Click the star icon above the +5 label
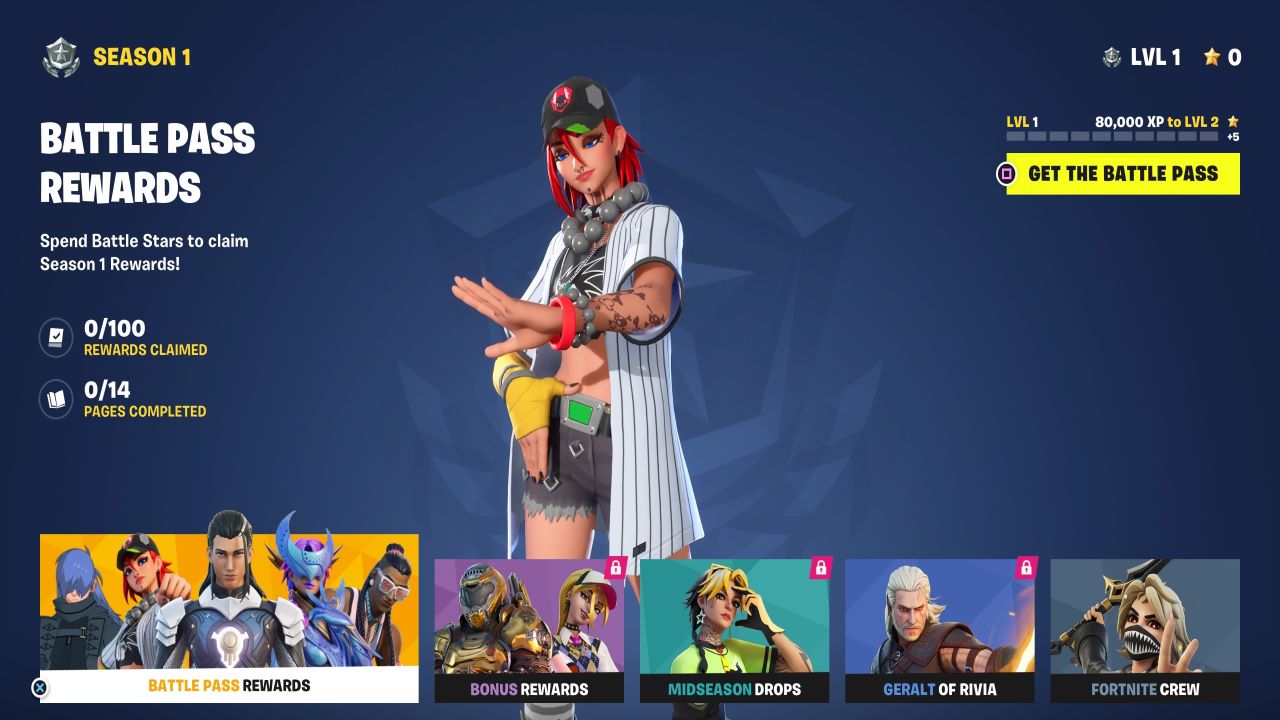1280x720 pixels. click(1235, 119)
